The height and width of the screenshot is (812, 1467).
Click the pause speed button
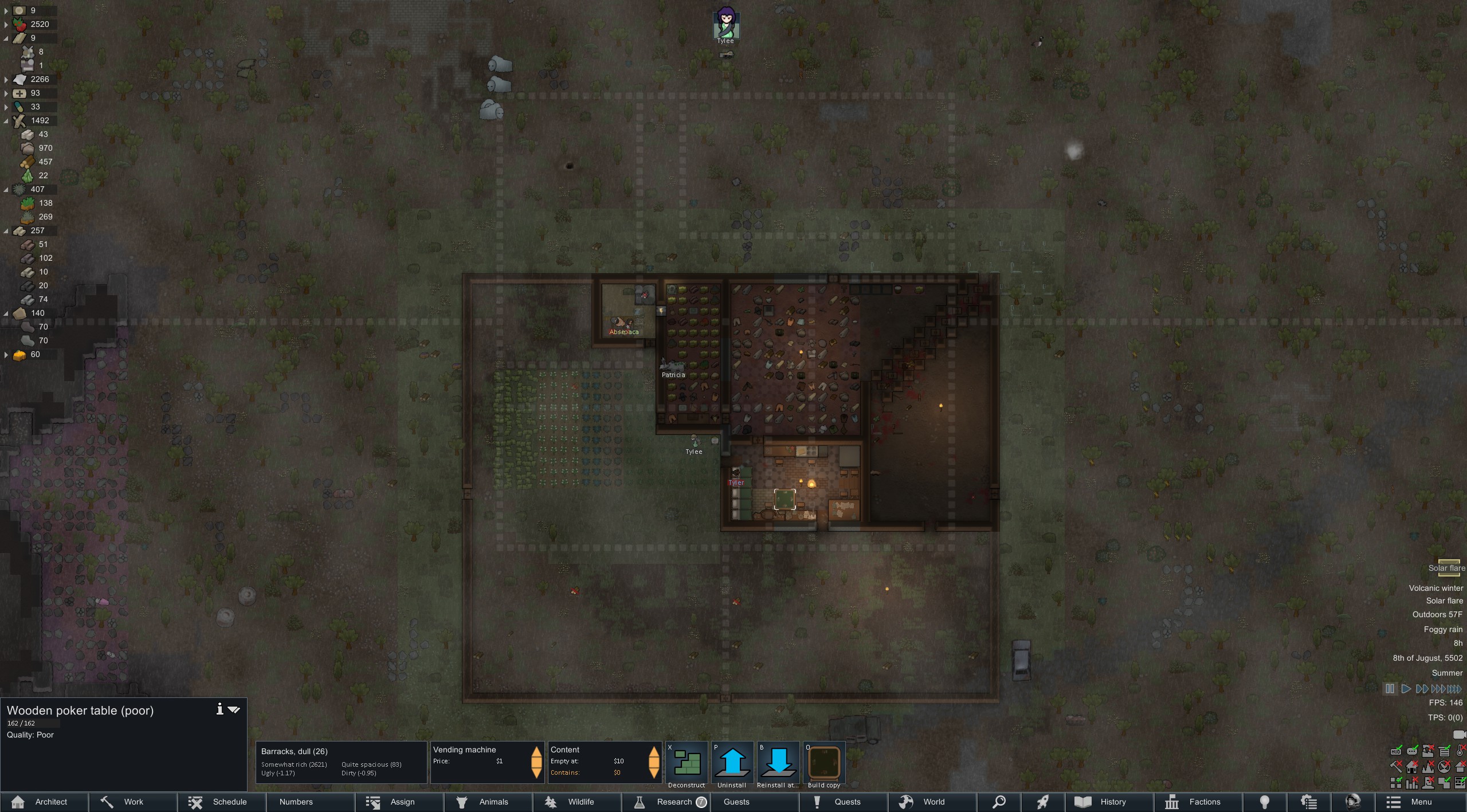(1390, 689)
